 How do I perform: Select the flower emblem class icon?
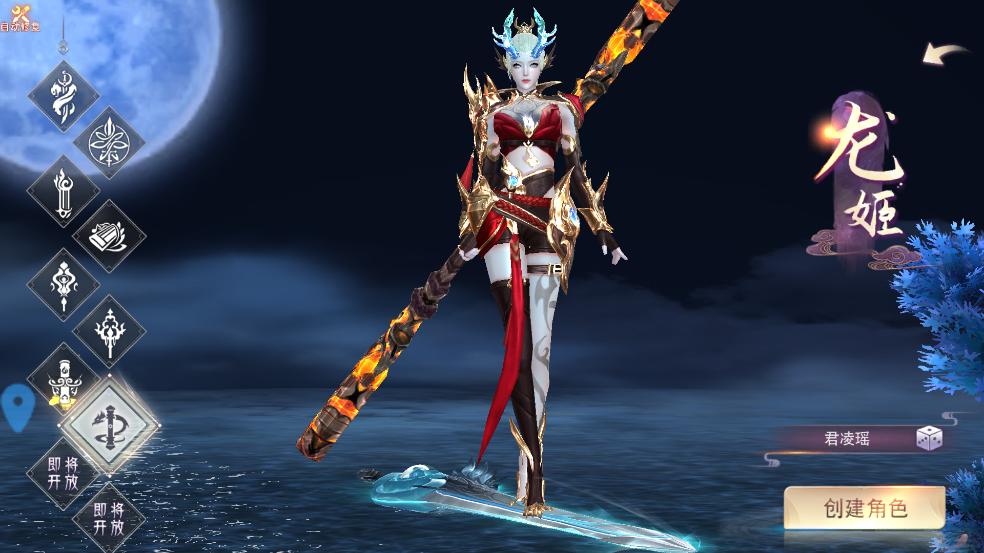point(109,143)
